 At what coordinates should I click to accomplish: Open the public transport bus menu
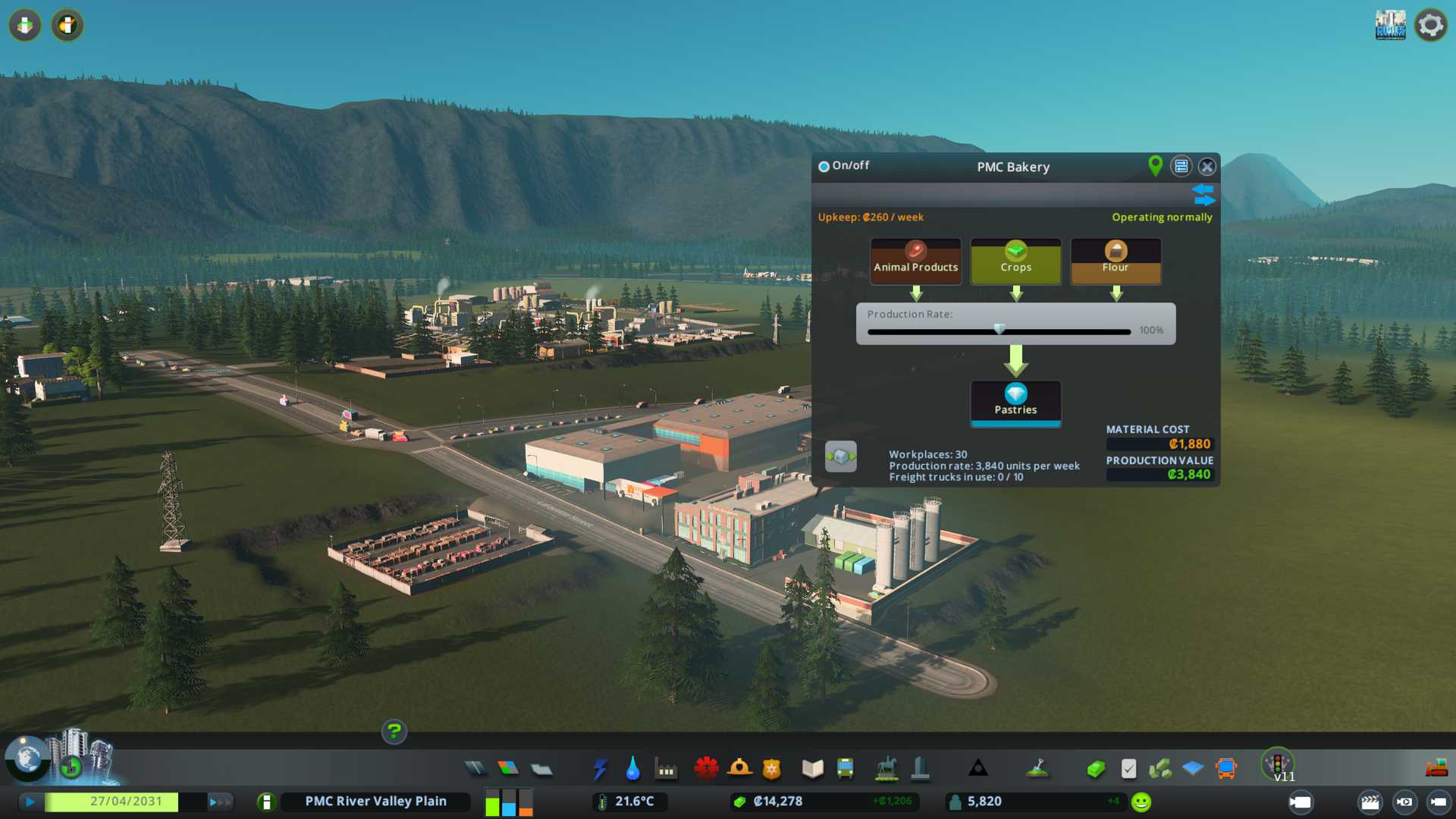point(845,769)
